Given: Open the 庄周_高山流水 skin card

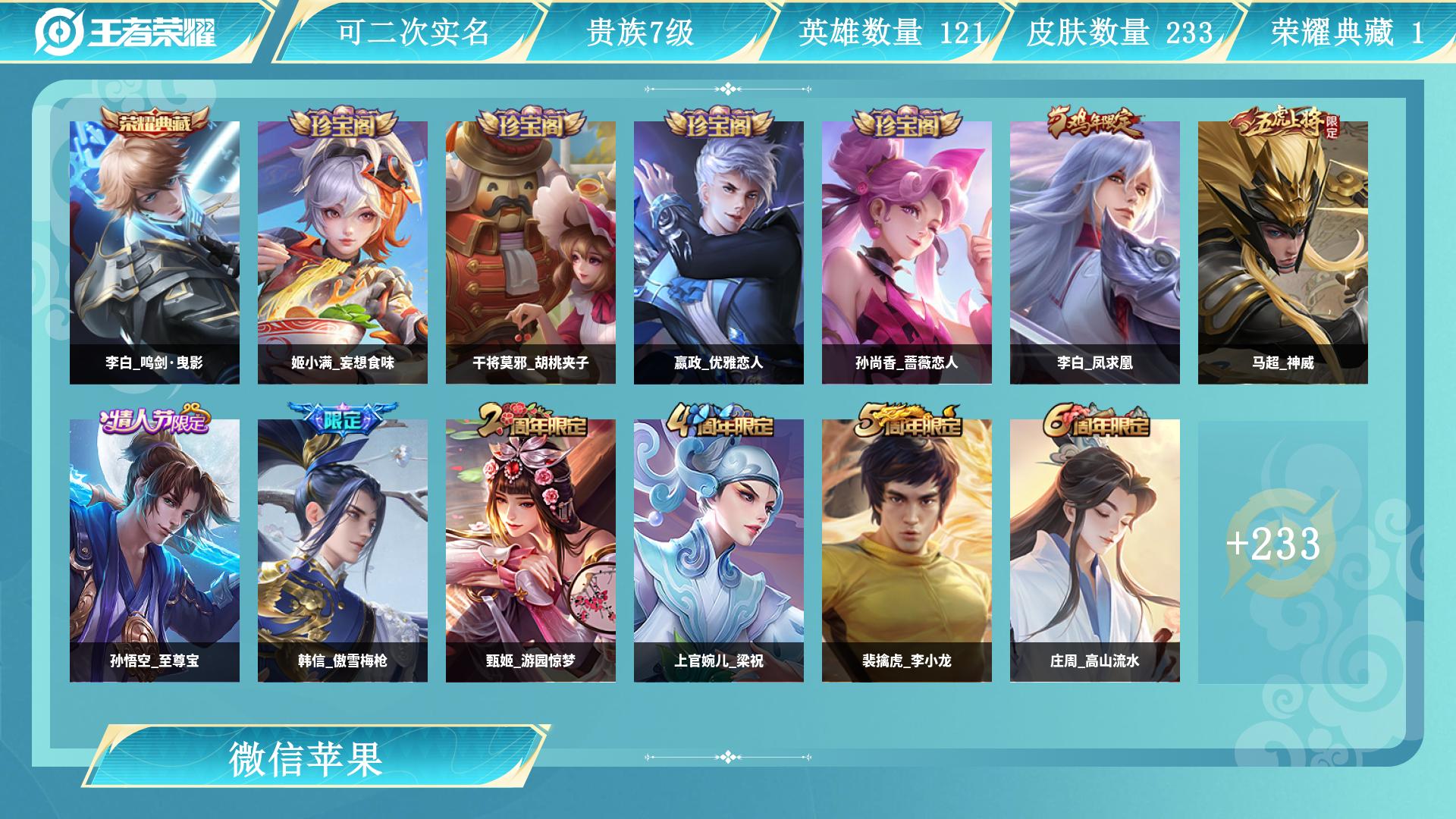Looking at the screenshot, I should click(1095, 550).
